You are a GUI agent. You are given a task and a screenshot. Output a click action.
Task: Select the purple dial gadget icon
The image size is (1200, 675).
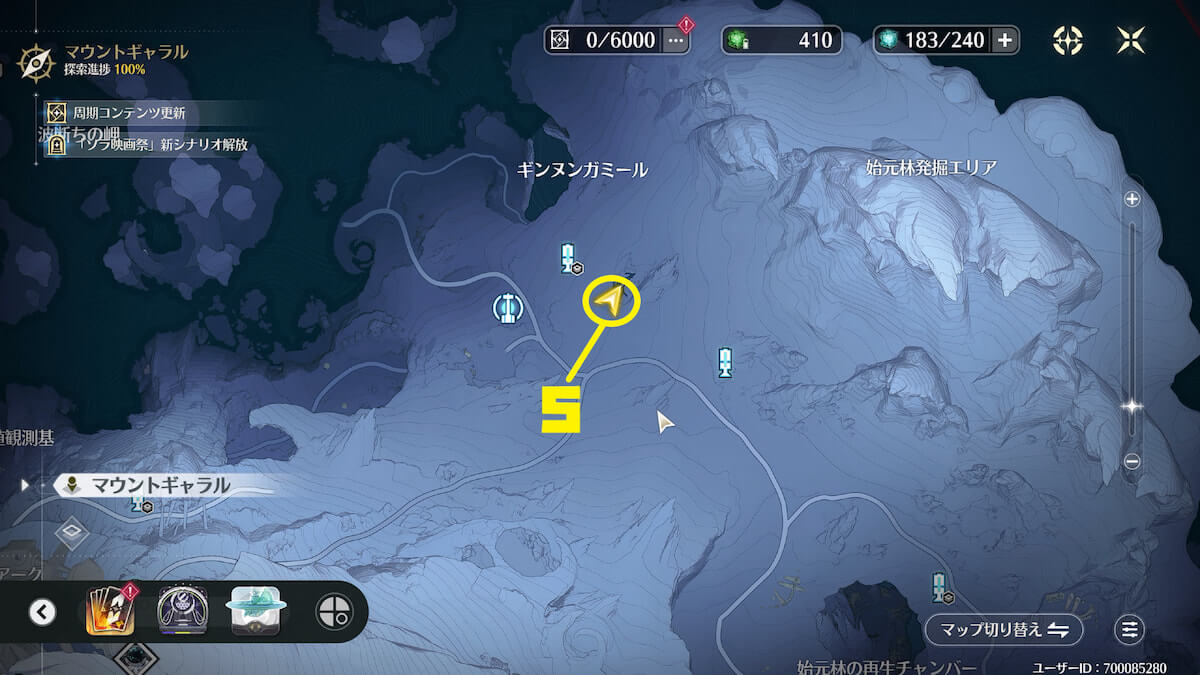point(183,611)
